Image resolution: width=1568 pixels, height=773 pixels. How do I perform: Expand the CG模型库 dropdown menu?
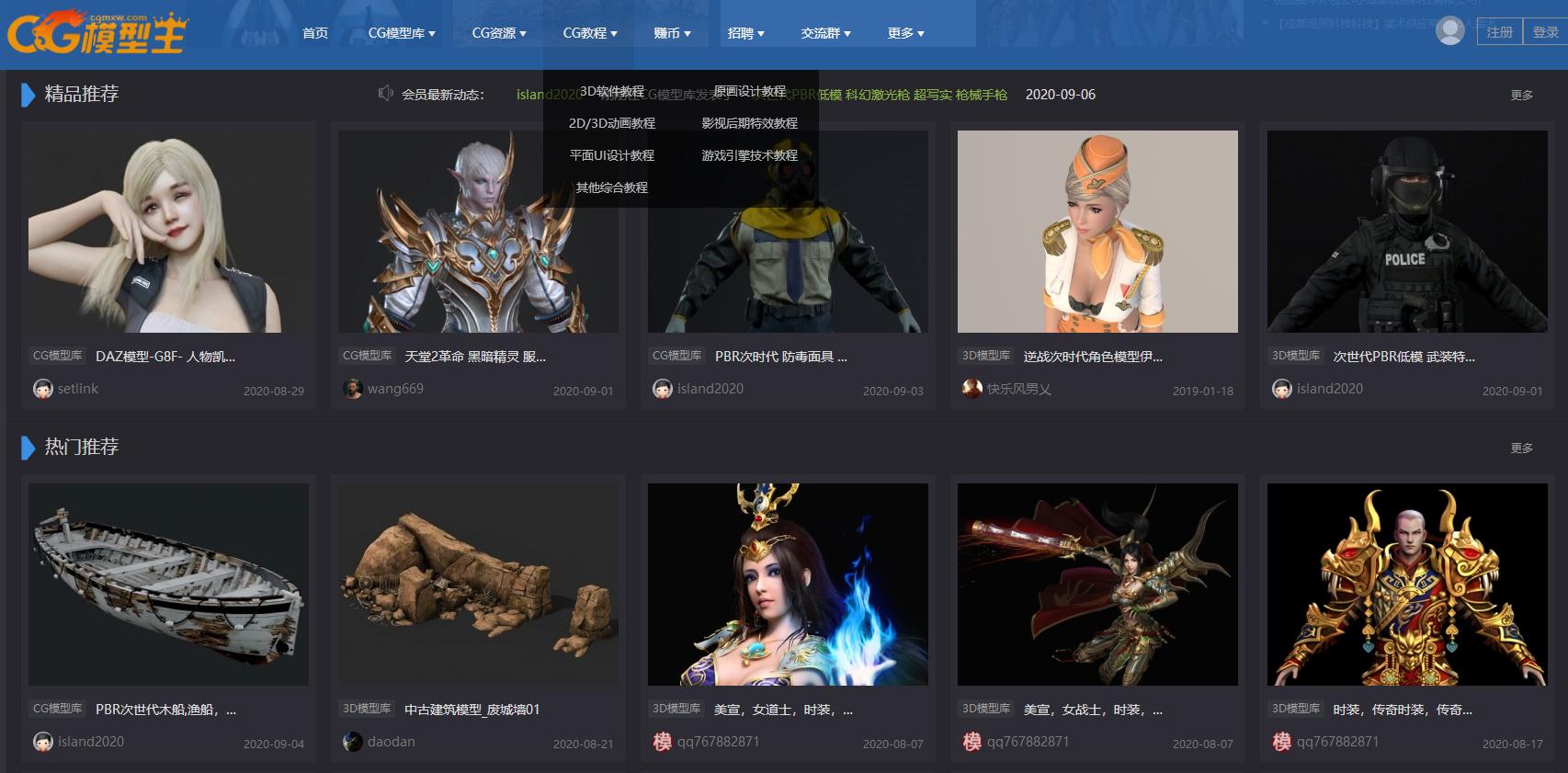401,30
